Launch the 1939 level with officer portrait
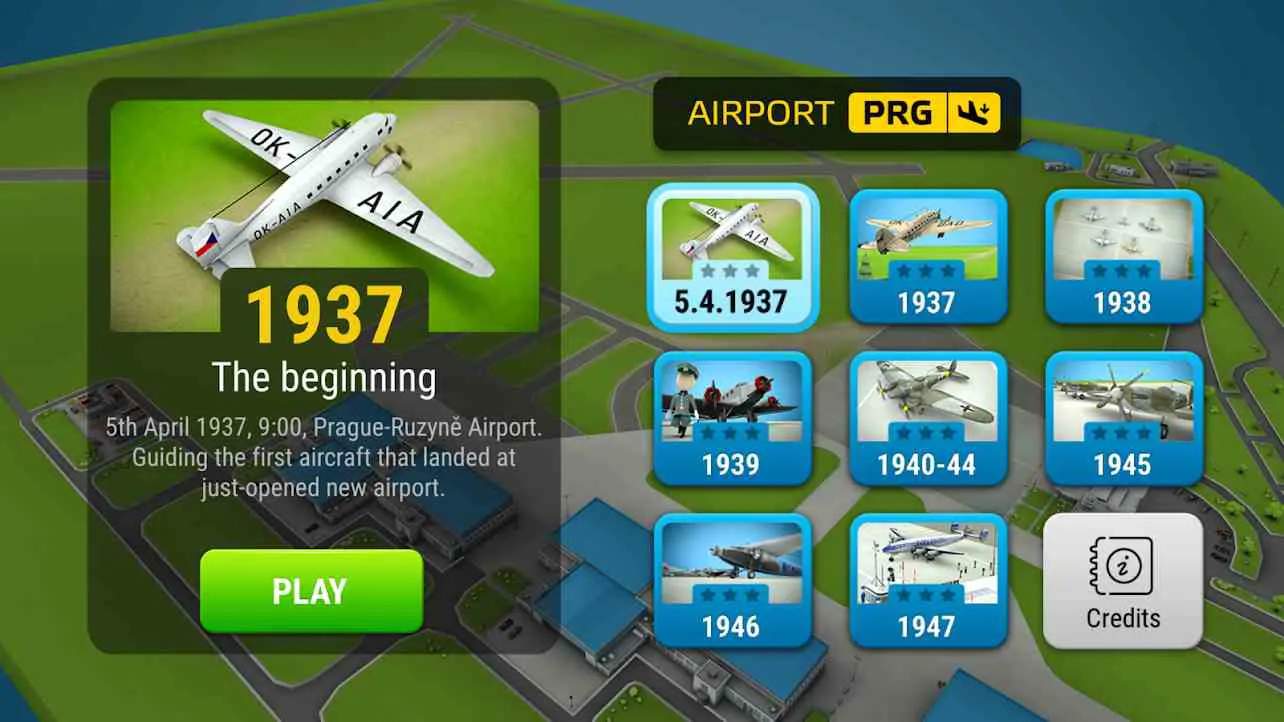 732,417
